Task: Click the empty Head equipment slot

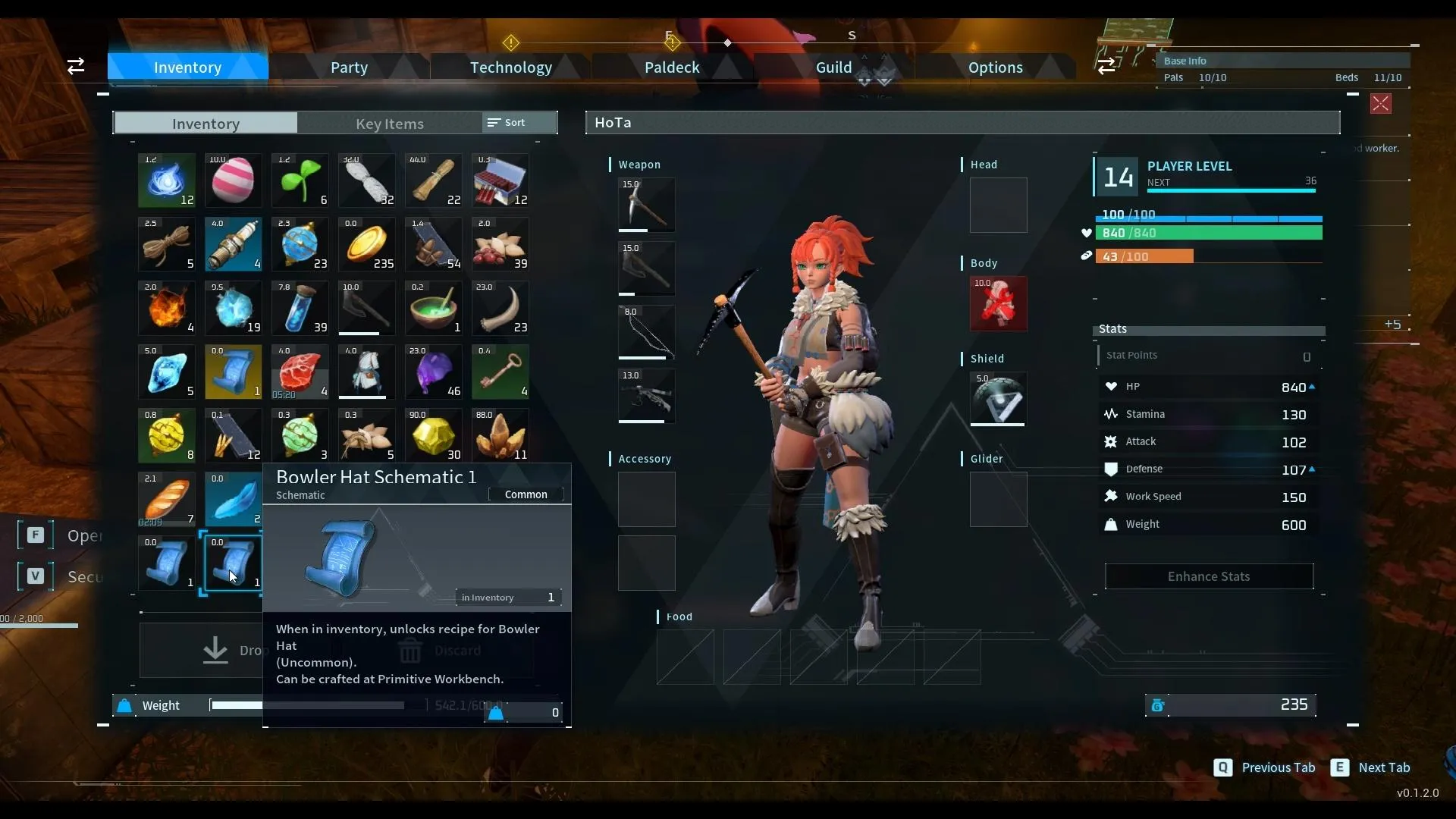Action: pyautogui.click(x=998, y=205)
